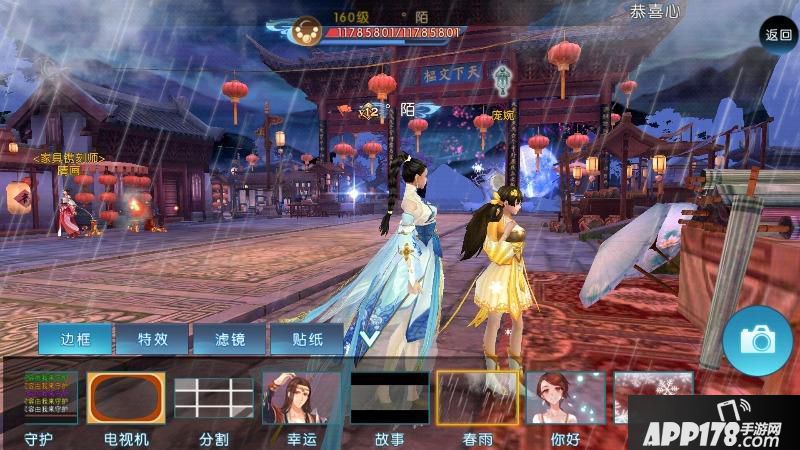Select the 故事 letterbox frame
This screenshot has height=450, width=800.
[389, 398]
